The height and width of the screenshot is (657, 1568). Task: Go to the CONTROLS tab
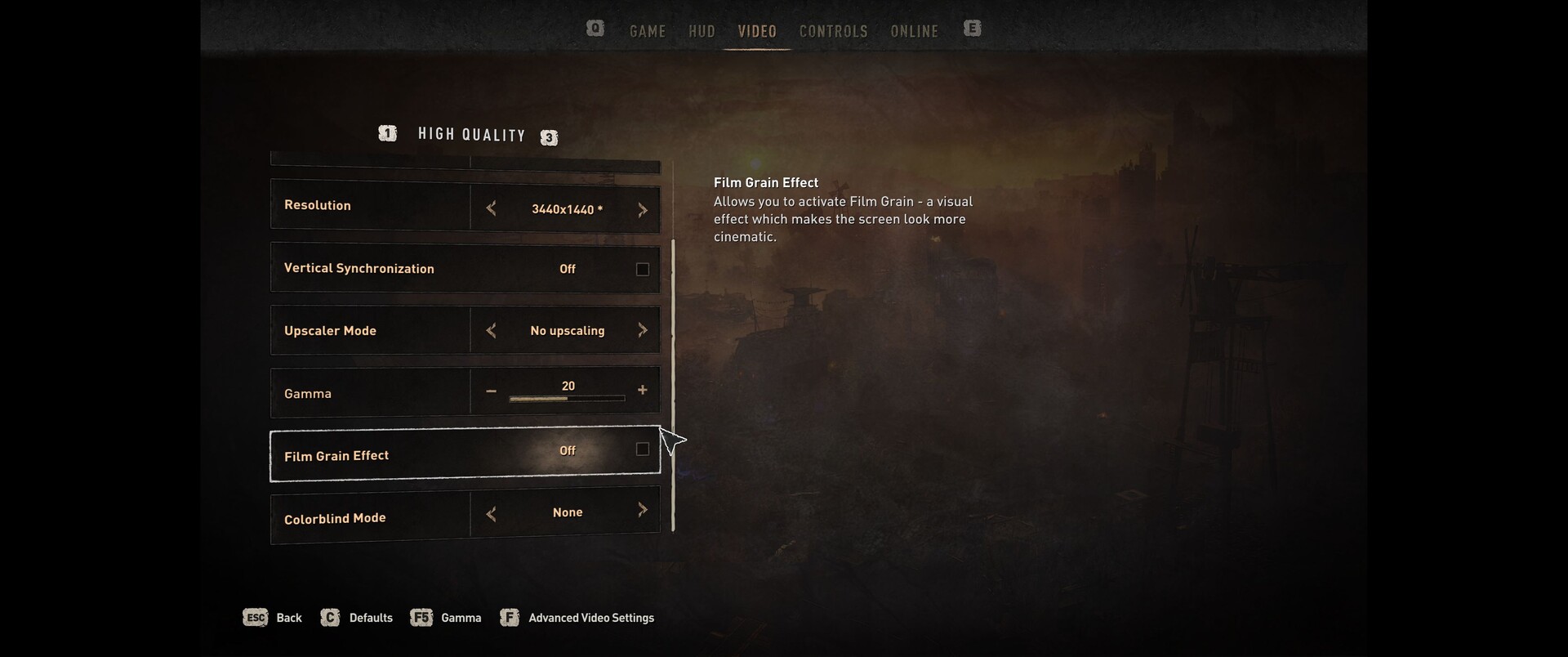pos(833,31)
